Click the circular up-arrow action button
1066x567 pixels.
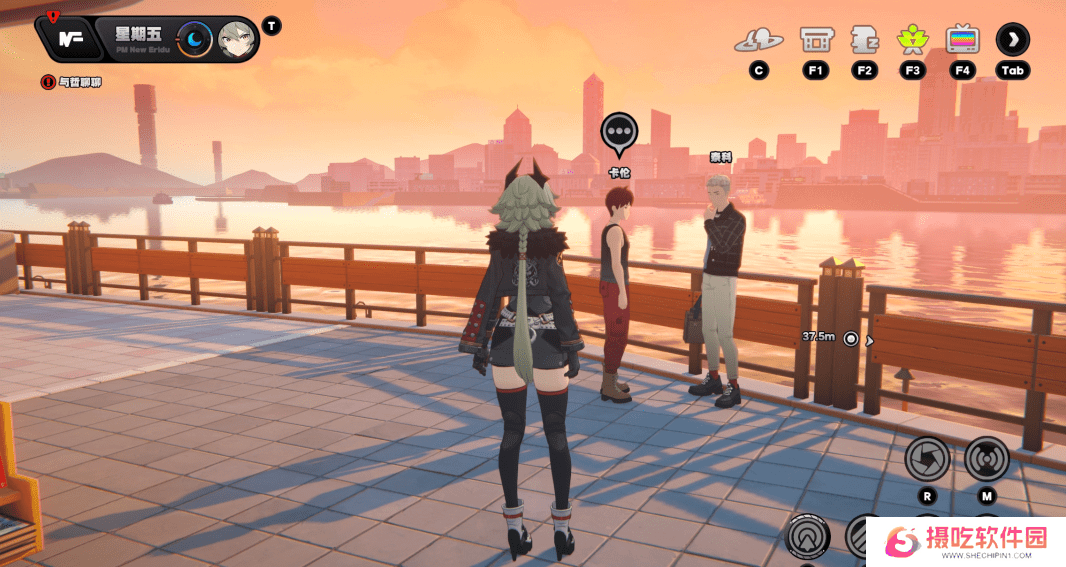[x=808, y=537]
